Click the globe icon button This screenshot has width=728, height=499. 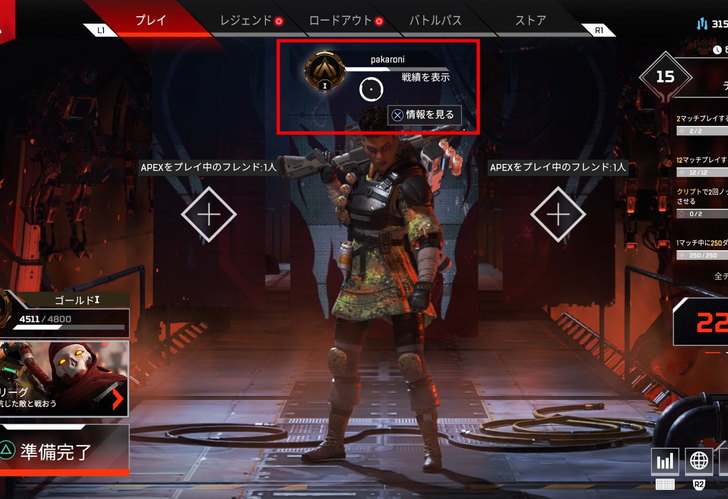pyautogui.click(x=699, y=461)
